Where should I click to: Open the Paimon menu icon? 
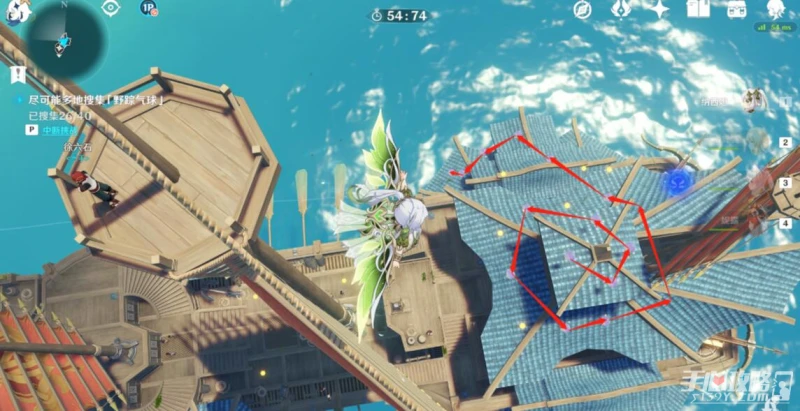pos(18,10)
